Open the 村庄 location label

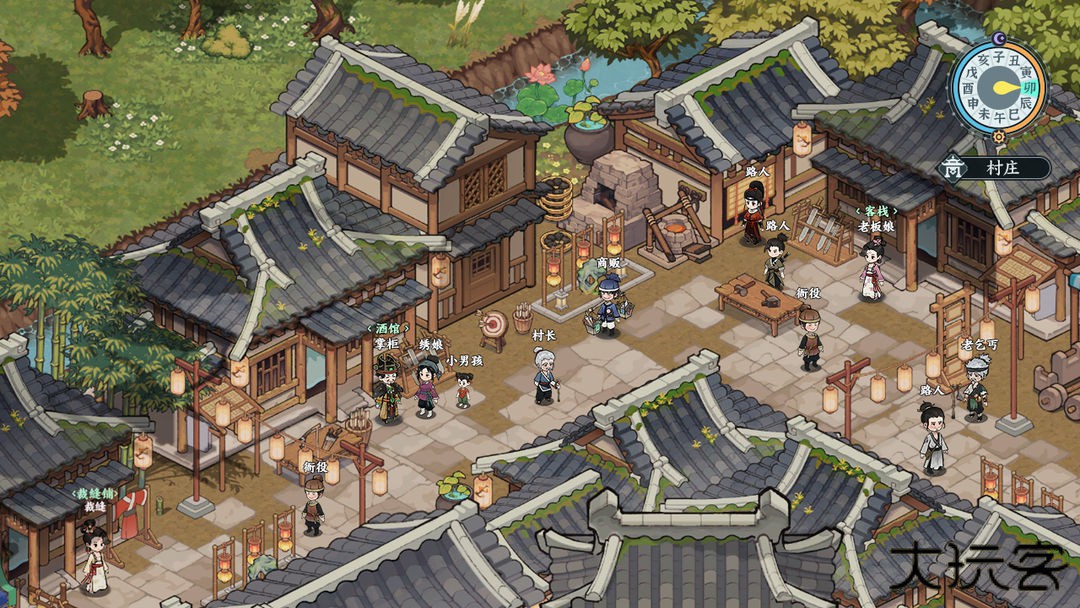pos(1003,168)
